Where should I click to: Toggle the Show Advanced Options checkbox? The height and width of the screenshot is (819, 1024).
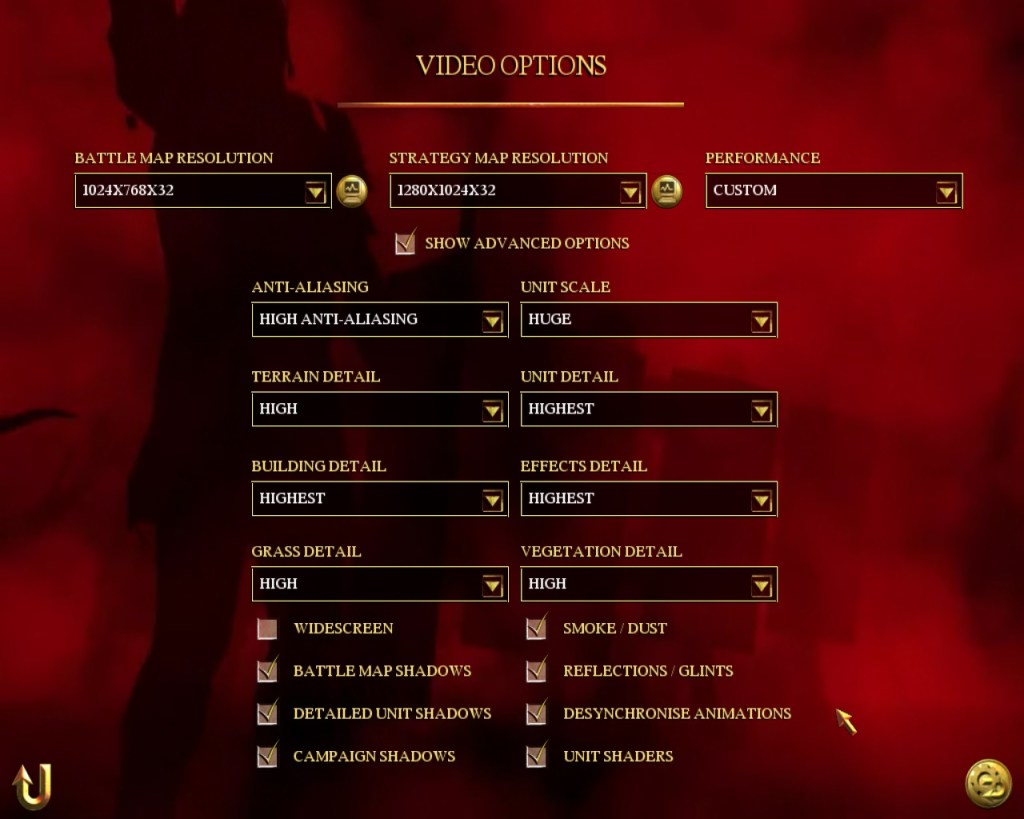(405, 243)
